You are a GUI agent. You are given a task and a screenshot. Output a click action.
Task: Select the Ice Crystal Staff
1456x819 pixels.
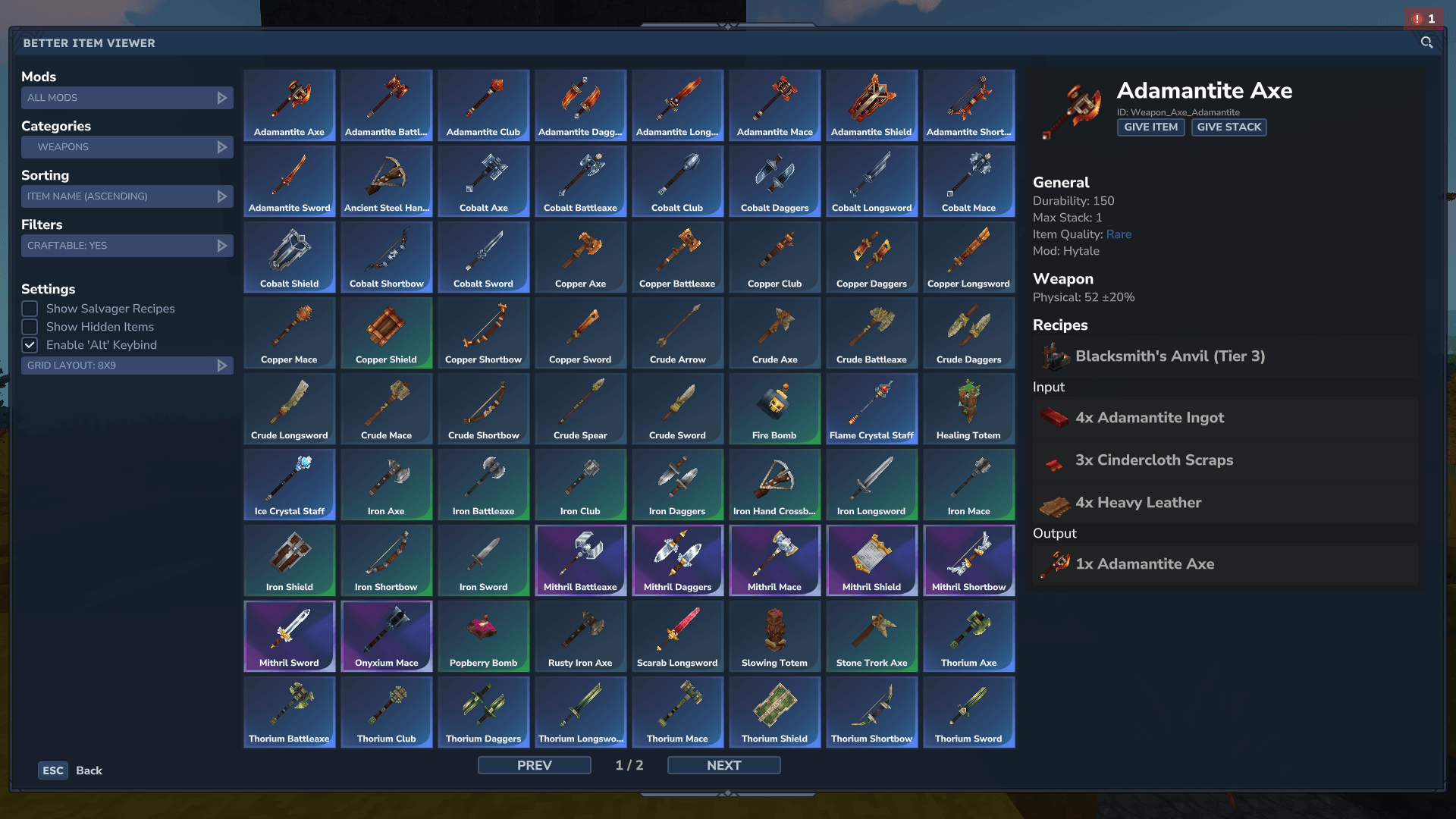289,484
